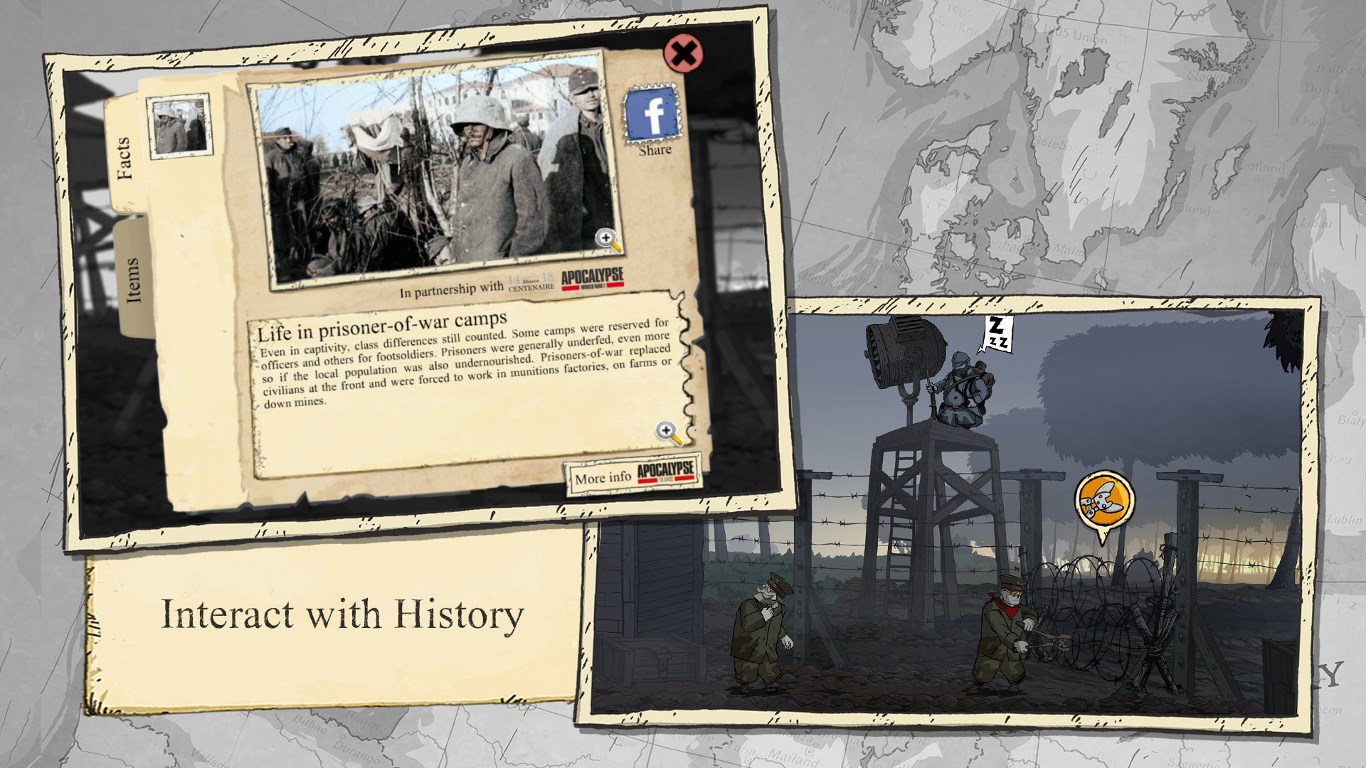The image size is (1366, 768).
Task: Click the Interact with History caption
Action: [344, 616]
